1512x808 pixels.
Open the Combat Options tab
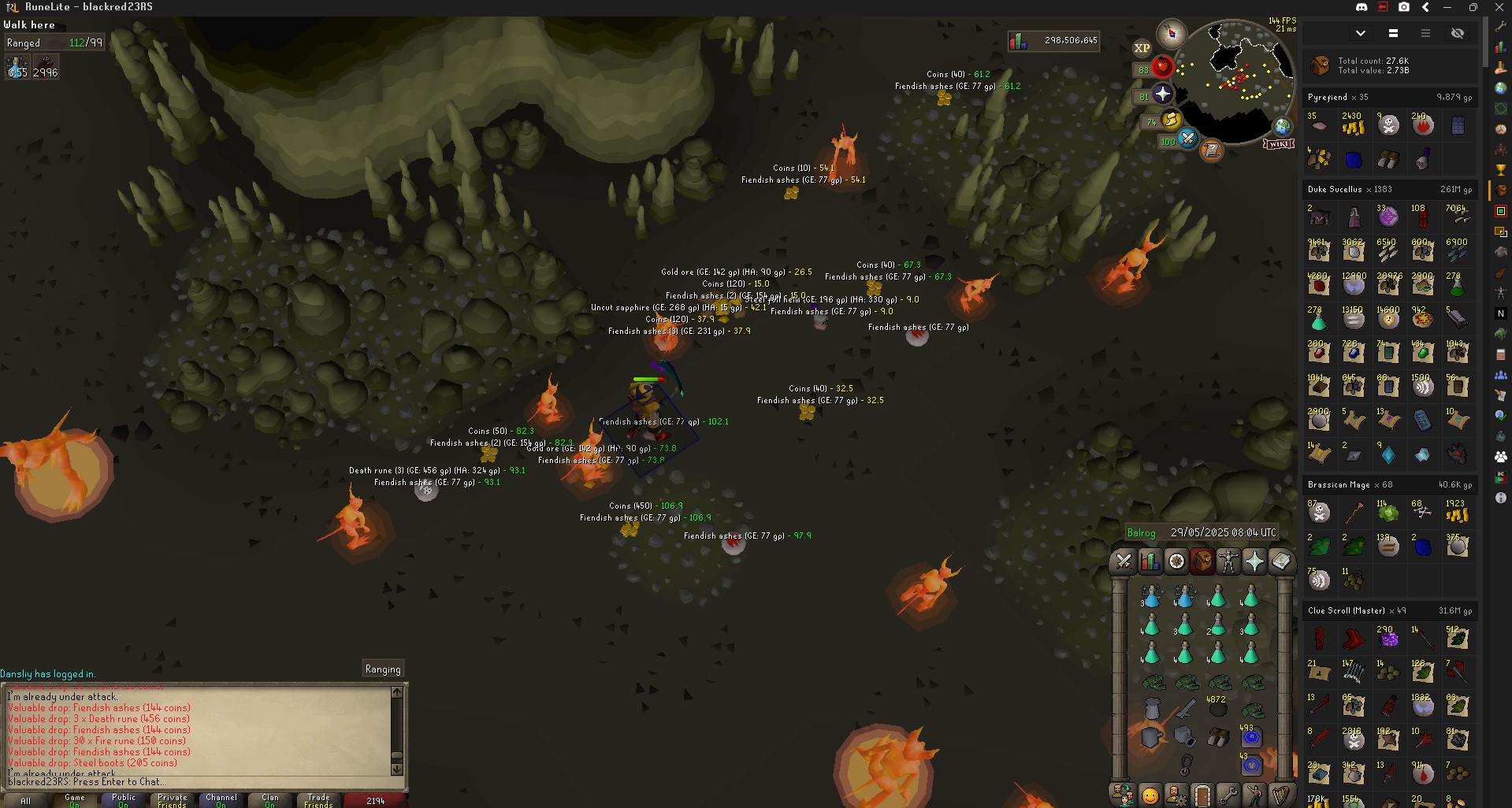coord(1124,561)
